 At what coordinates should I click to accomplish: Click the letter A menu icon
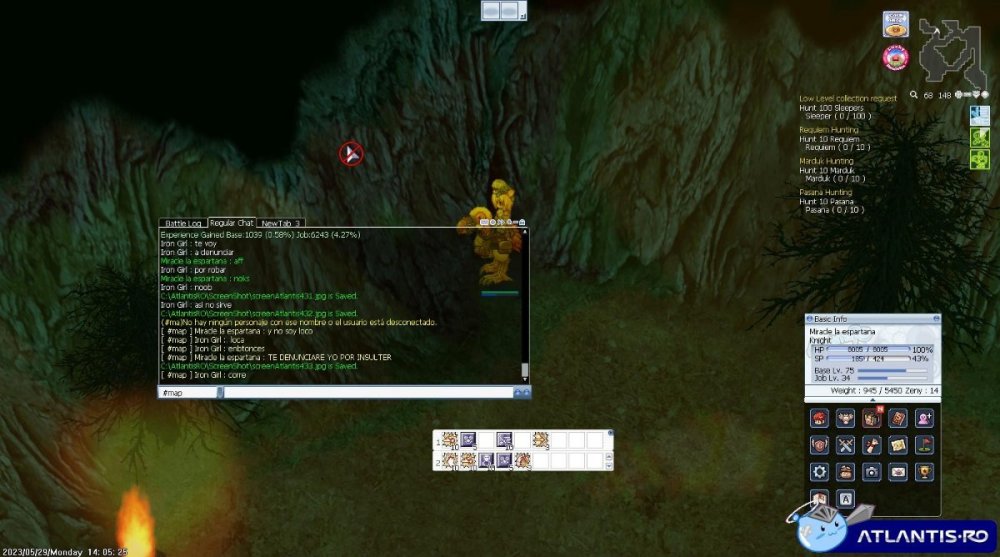pos(846,498)
